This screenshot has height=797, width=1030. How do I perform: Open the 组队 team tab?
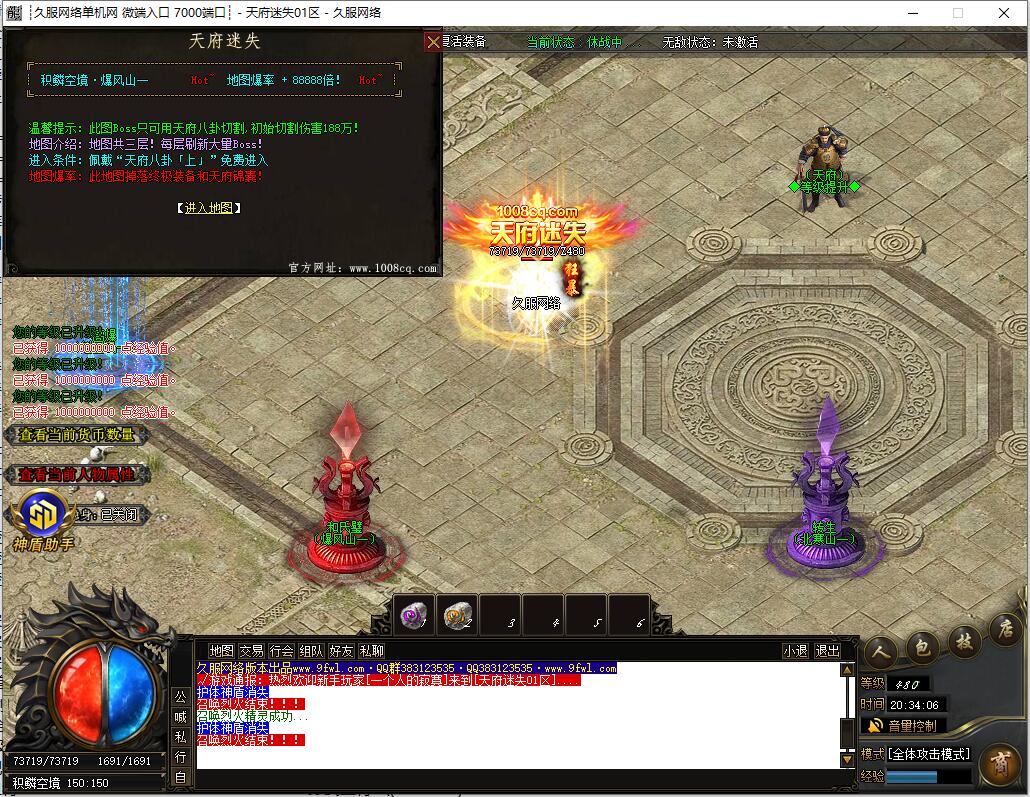pyautogui.click(x=311, y=650)
